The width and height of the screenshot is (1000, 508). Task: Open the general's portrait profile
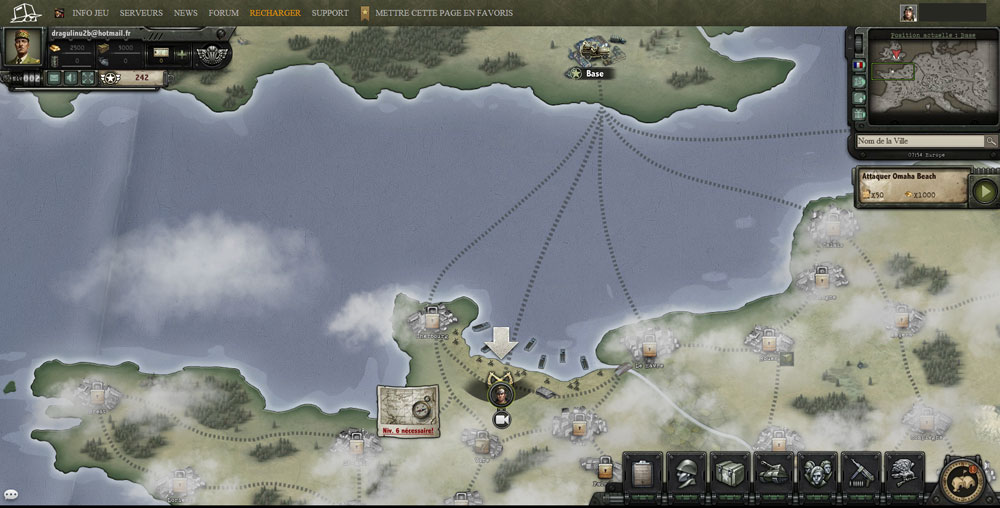(24, 47)
